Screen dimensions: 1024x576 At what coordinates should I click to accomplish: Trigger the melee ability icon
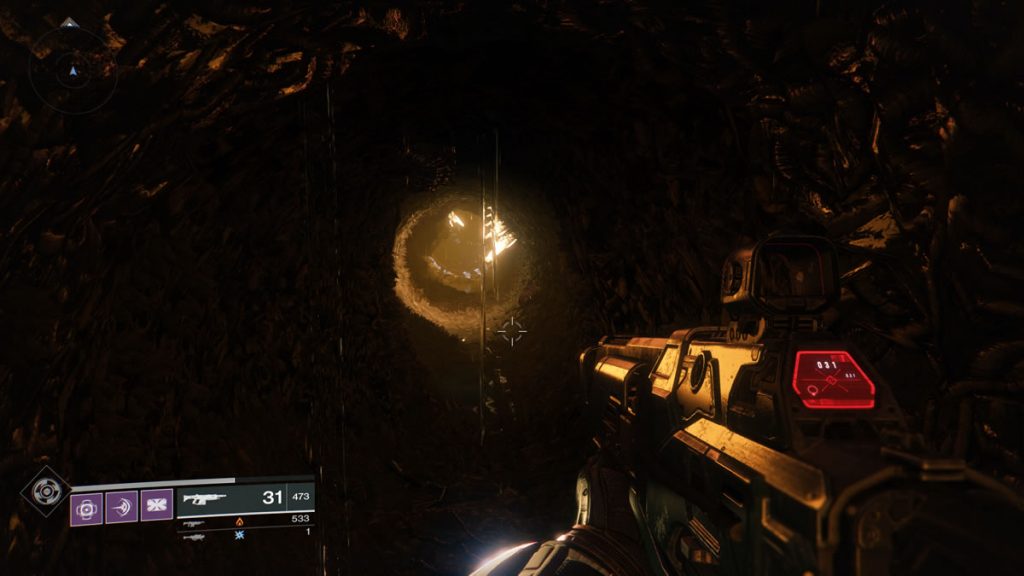121,507
